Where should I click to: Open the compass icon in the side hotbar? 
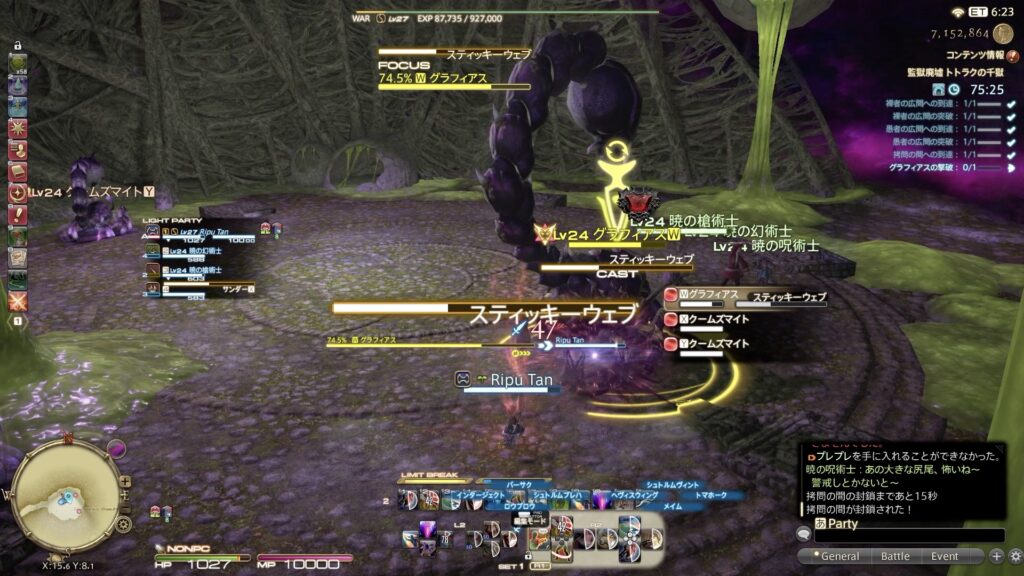click(x=18, y=193)
